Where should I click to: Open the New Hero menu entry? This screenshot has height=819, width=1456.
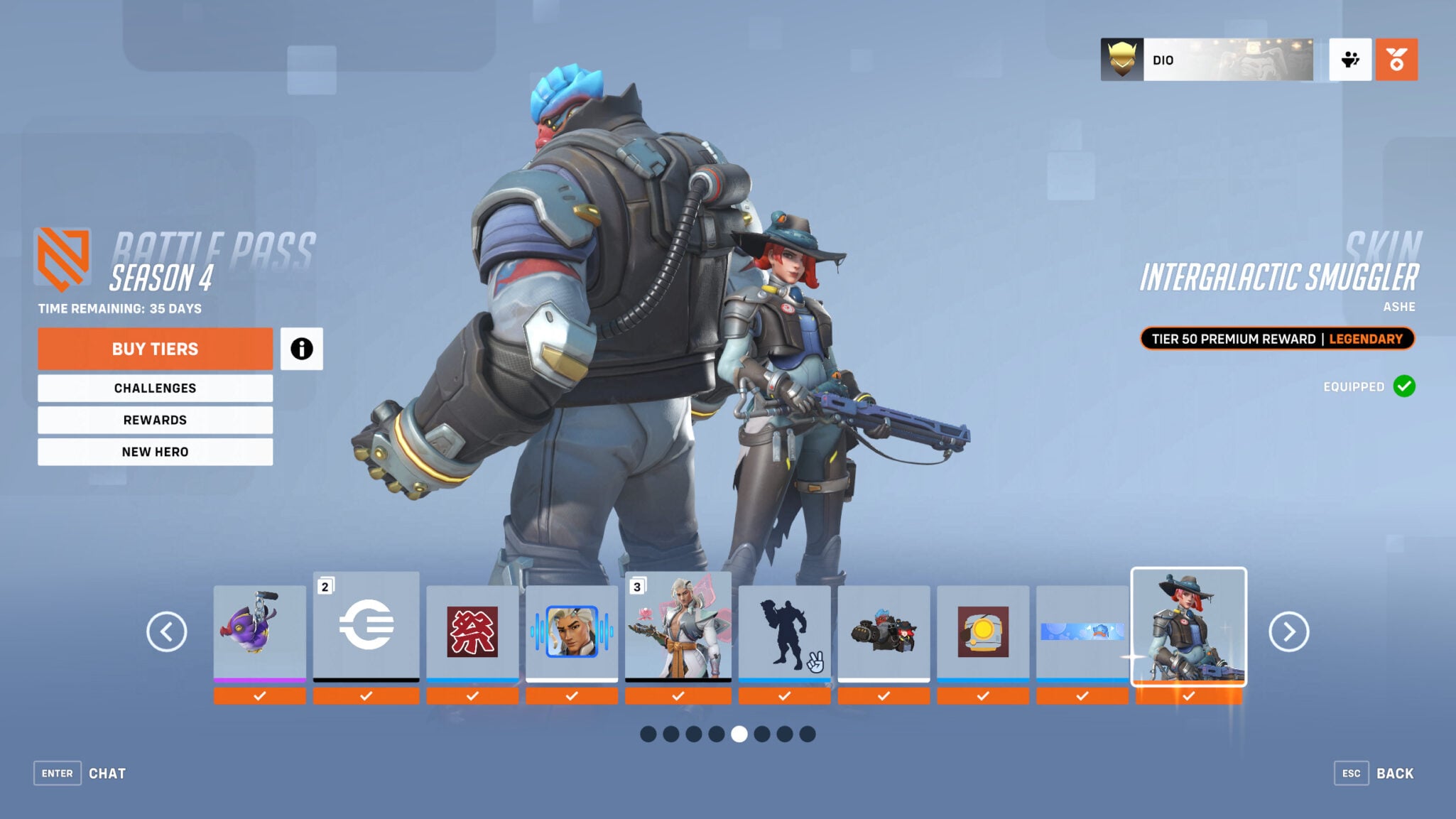(x=155, y=451)
